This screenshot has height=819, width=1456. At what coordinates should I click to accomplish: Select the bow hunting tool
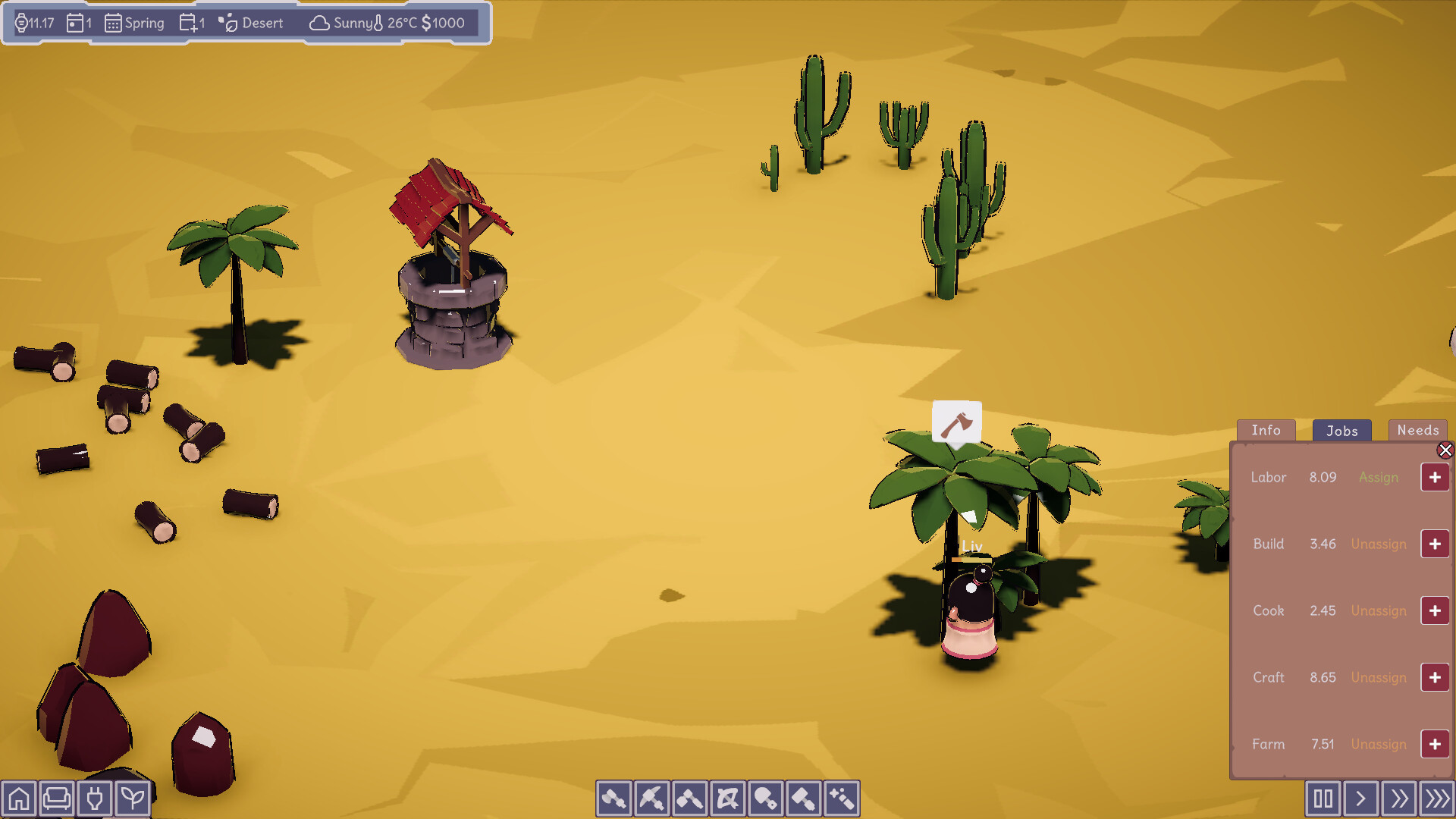point(728,798)
